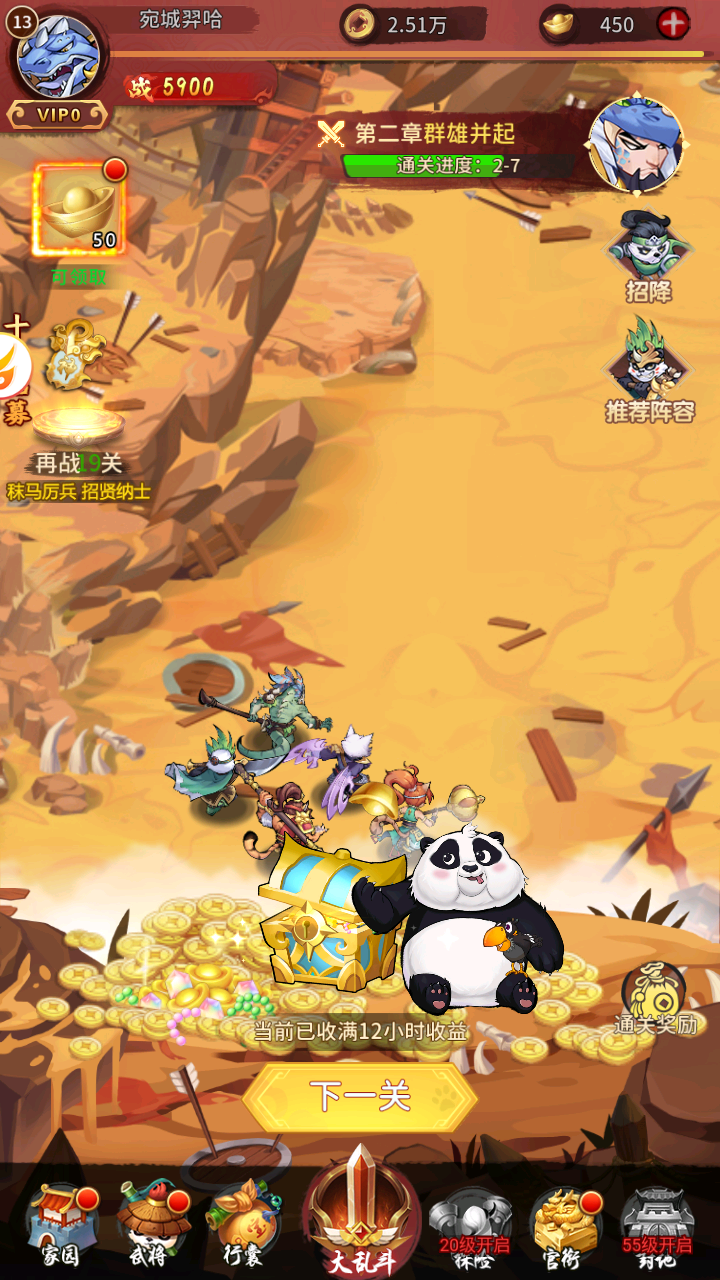Open the VIP0 badge
This screenshot has height=1280, width=720.
[58, 115]
